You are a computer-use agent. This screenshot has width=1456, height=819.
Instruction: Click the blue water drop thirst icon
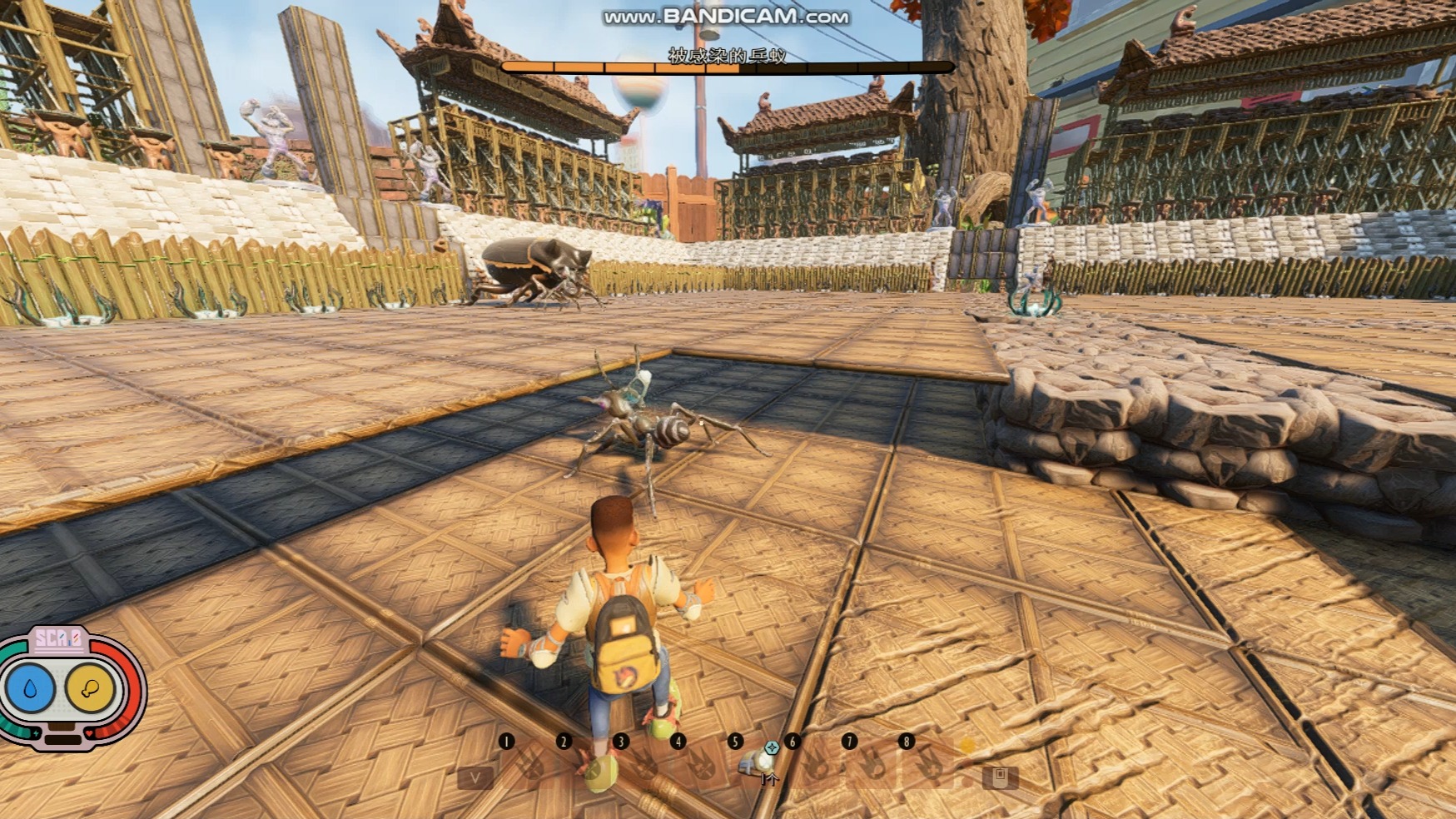31,688
